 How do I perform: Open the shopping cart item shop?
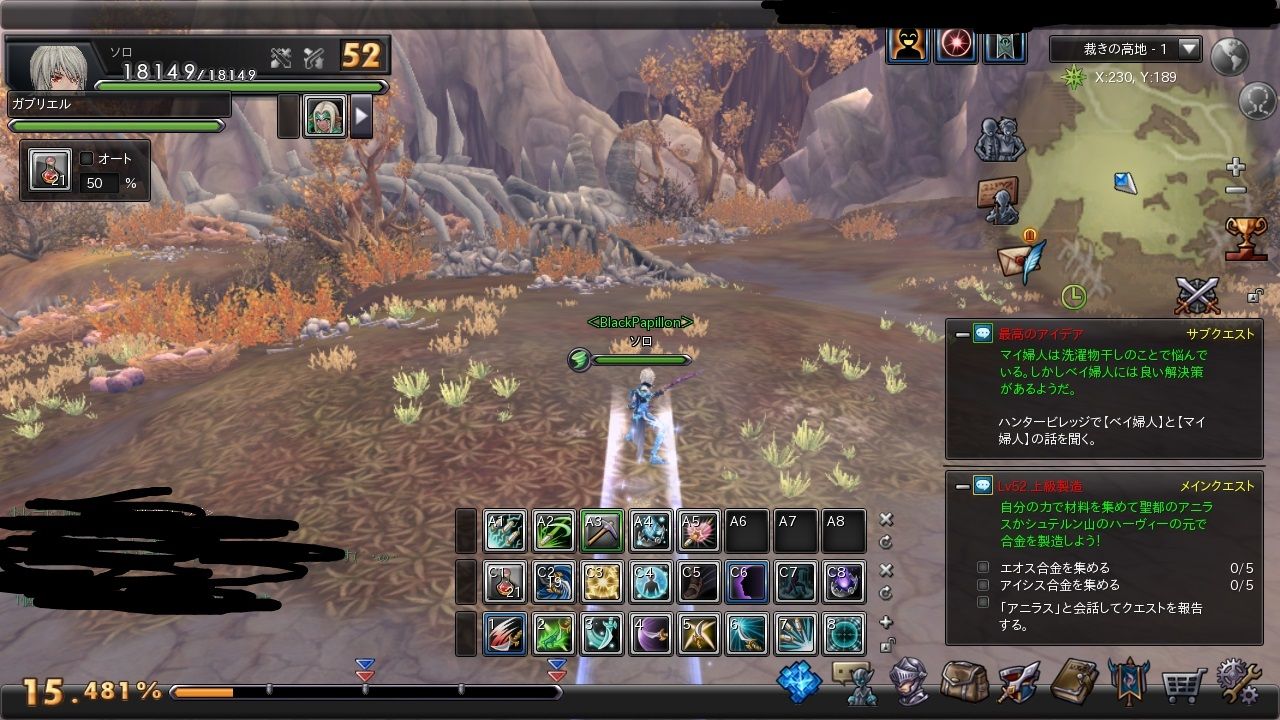coord(1182,683)
